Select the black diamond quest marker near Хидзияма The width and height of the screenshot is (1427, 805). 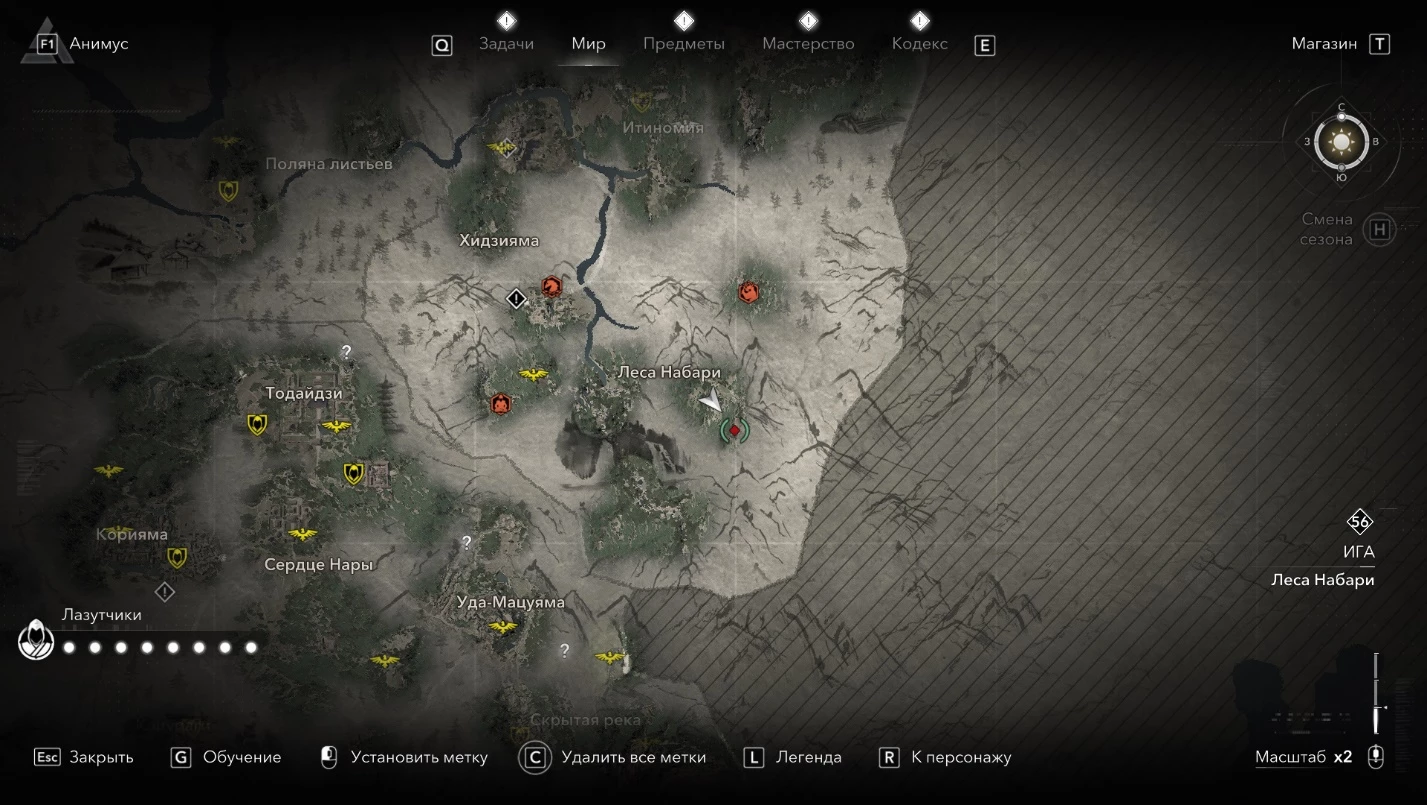click(x=516, y=298)
